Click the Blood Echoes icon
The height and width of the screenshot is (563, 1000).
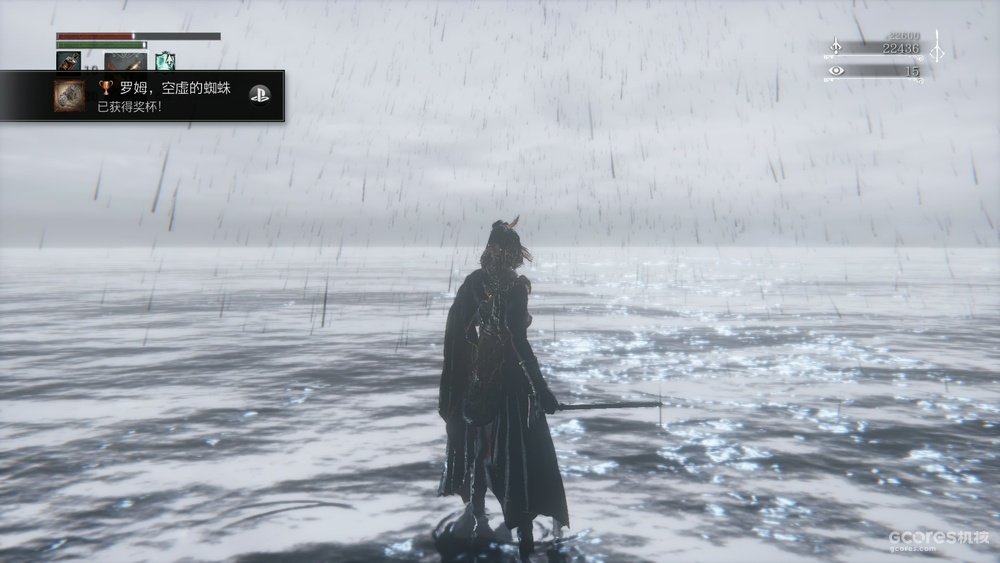pos(836,47)
